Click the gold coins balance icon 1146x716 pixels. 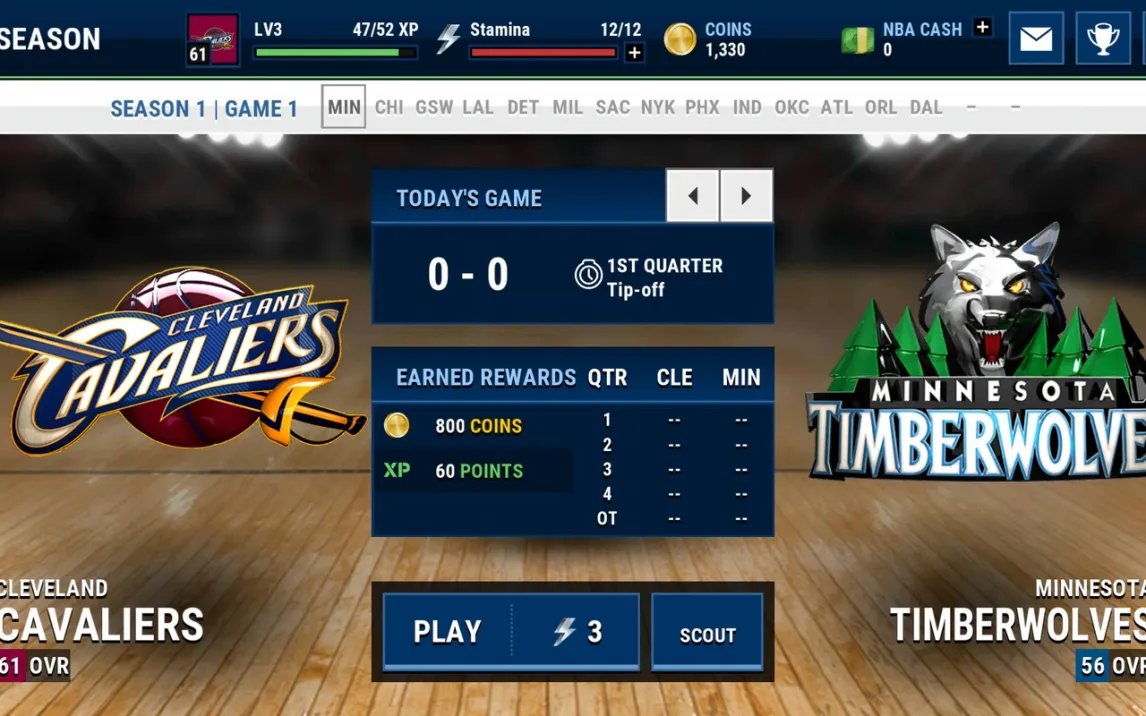(x=680, y=40)
